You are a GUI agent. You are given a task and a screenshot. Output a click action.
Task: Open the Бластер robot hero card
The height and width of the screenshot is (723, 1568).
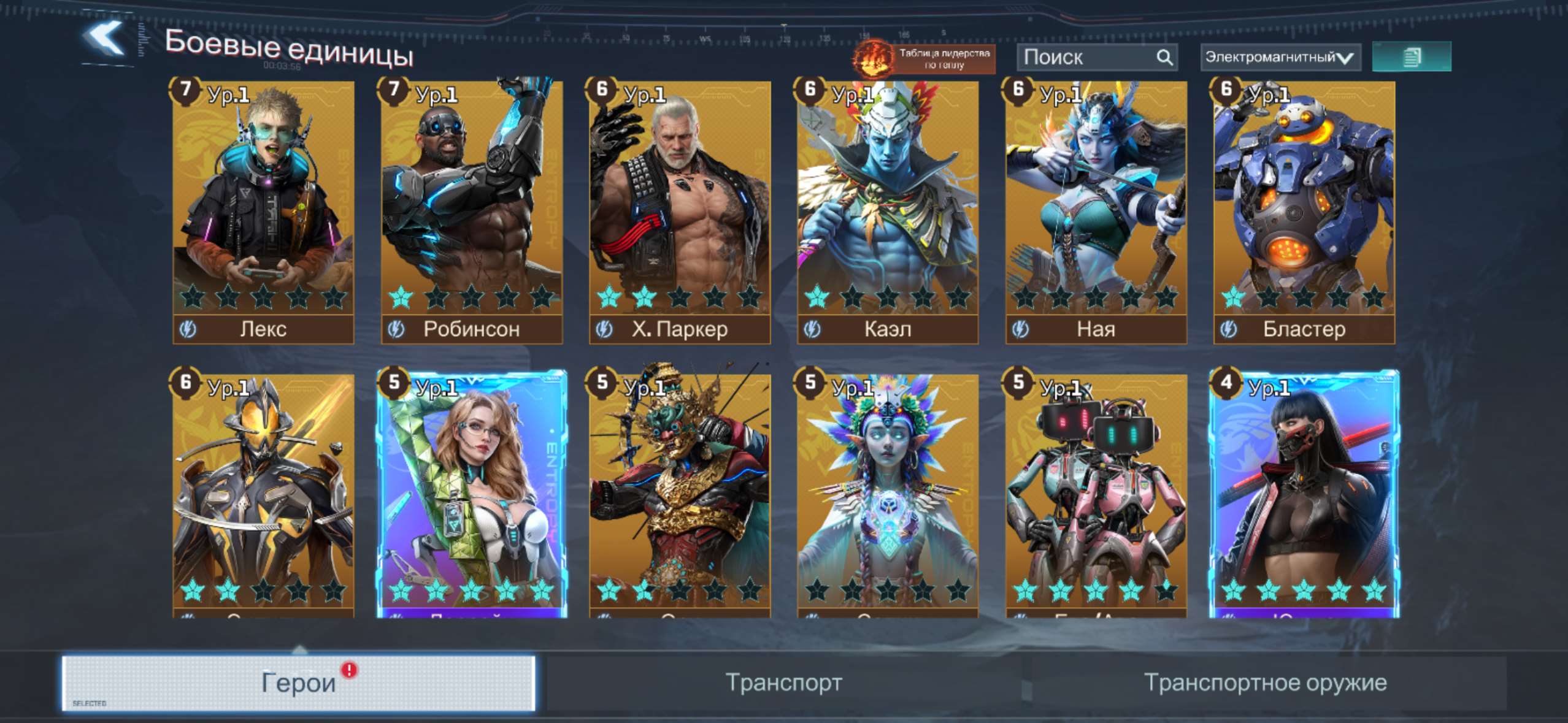click(1304, 212)
